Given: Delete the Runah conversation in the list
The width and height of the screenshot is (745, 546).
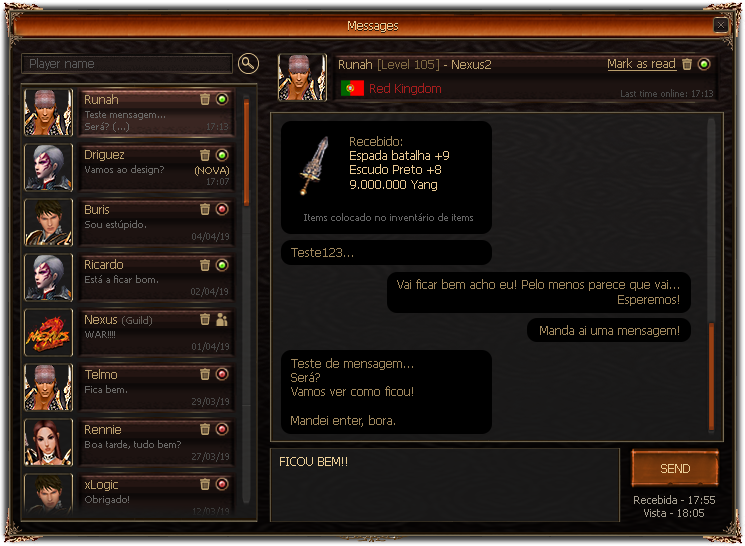Looking at the screenshot, I should coord(205,100).
